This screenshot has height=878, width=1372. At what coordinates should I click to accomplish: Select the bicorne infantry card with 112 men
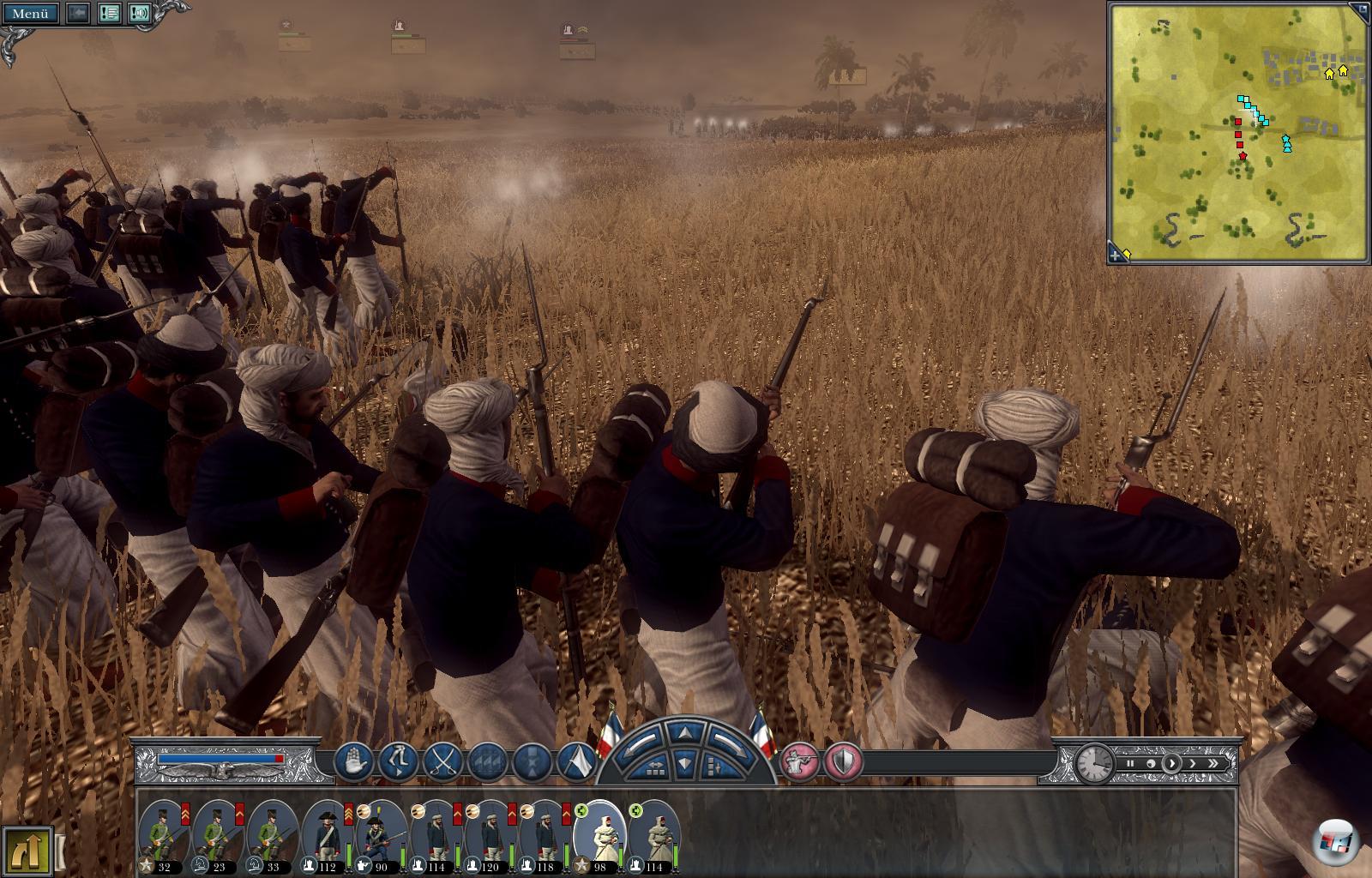[x=326, y=836]
